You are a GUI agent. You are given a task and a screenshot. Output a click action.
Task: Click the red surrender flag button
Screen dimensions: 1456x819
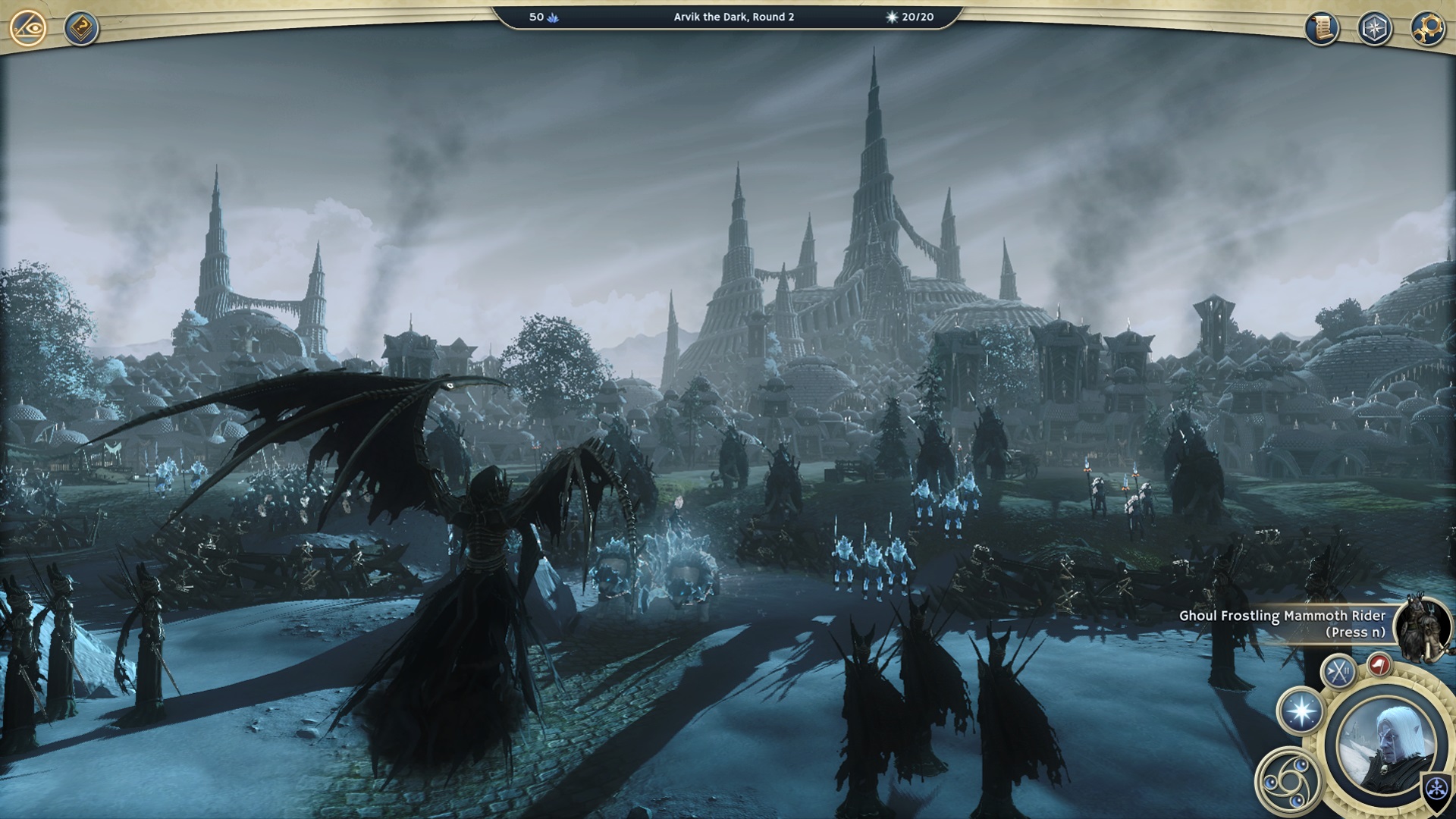1379,665
